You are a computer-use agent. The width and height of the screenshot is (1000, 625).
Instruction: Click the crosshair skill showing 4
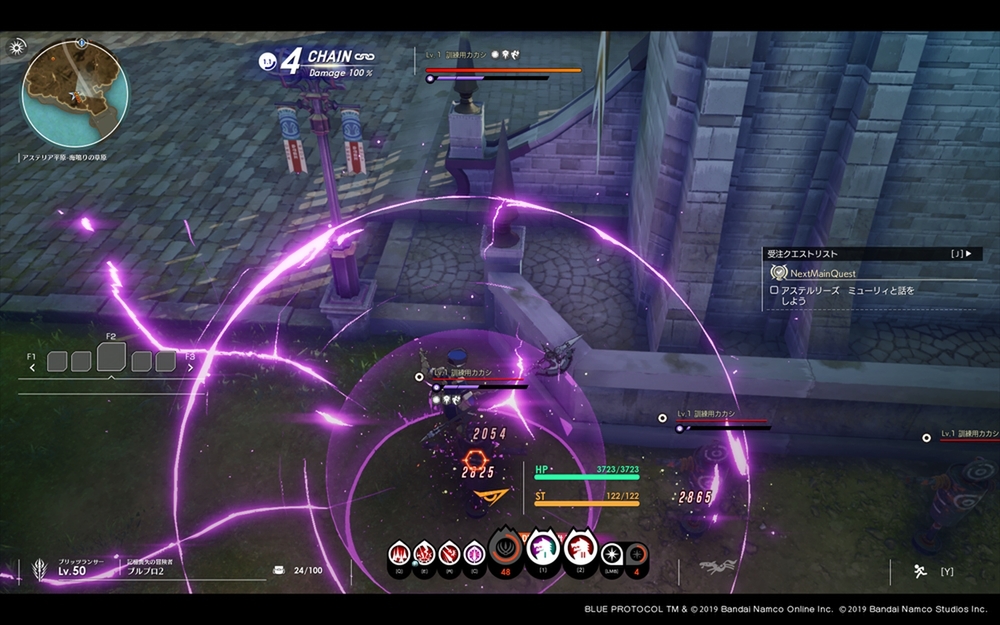pos(636,553)
